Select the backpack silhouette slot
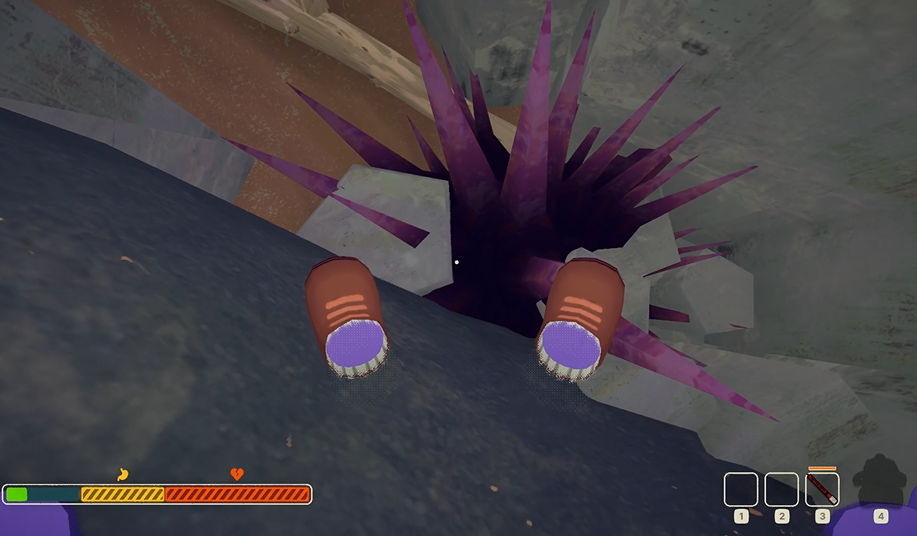The height and width of the screenshot is (536, 917). tap(880, 482)
